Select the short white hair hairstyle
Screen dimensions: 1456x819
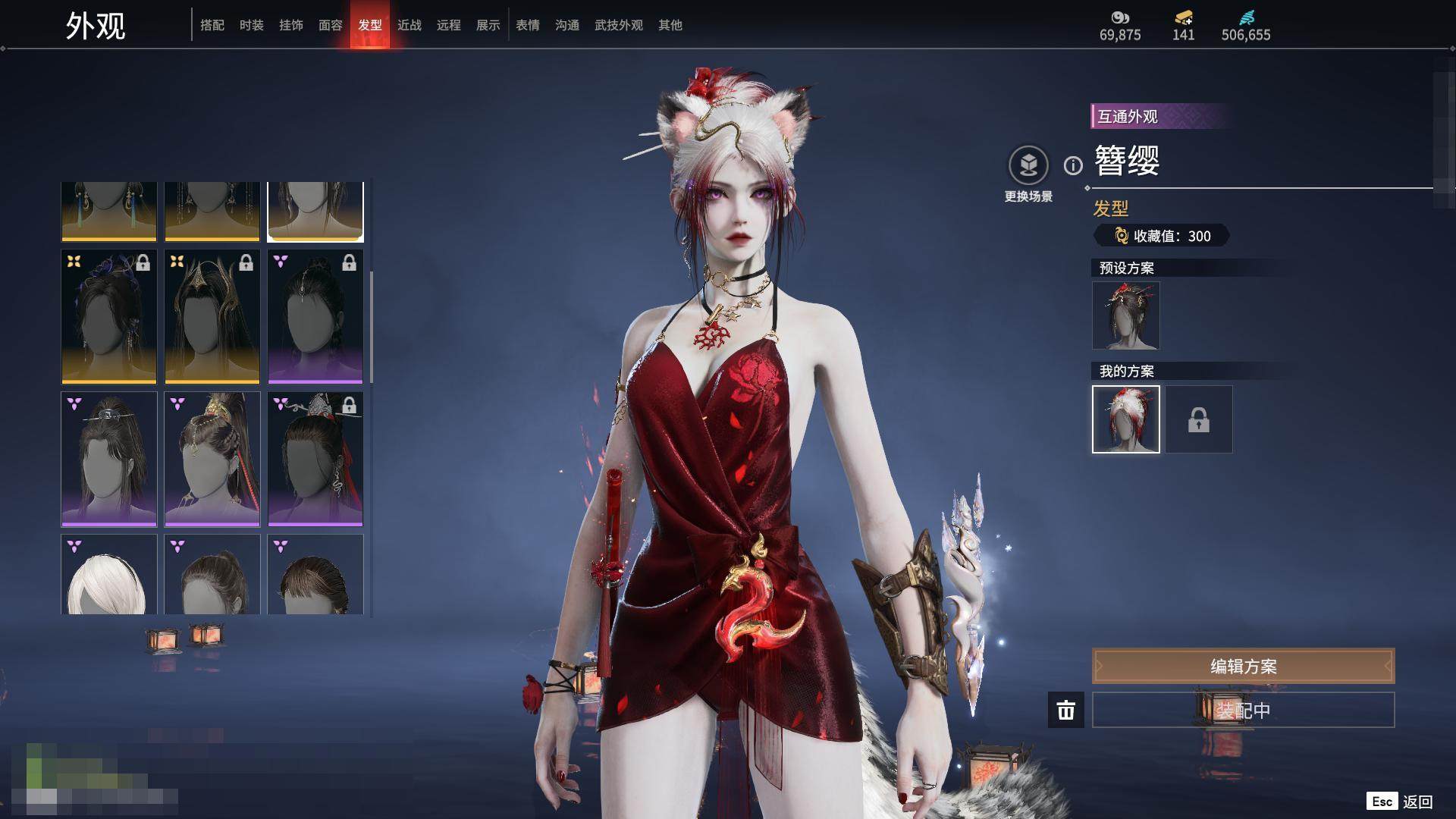(x=109, y=575)
